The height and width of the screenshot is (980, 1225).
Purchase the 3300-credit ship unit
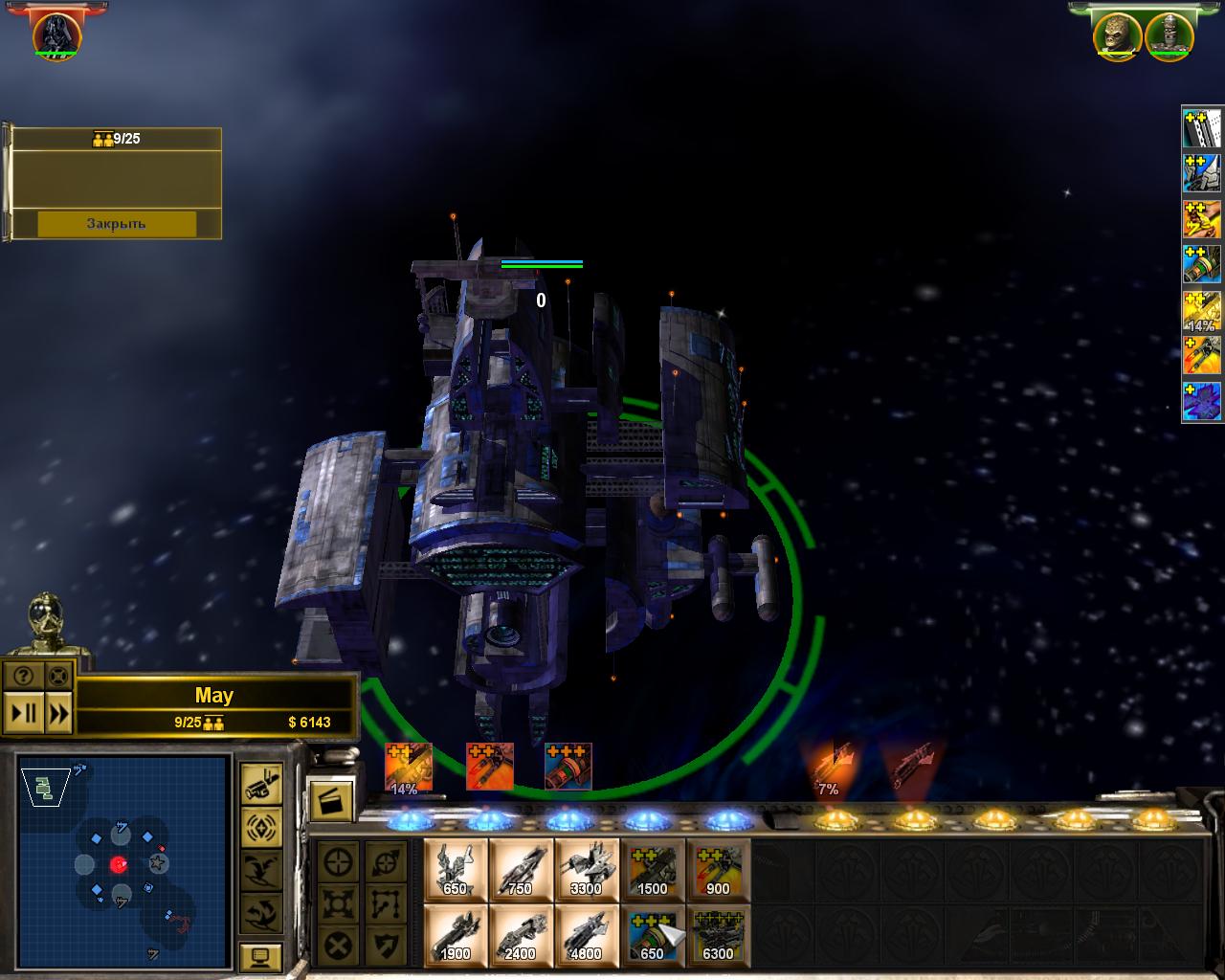coord(586,869)
